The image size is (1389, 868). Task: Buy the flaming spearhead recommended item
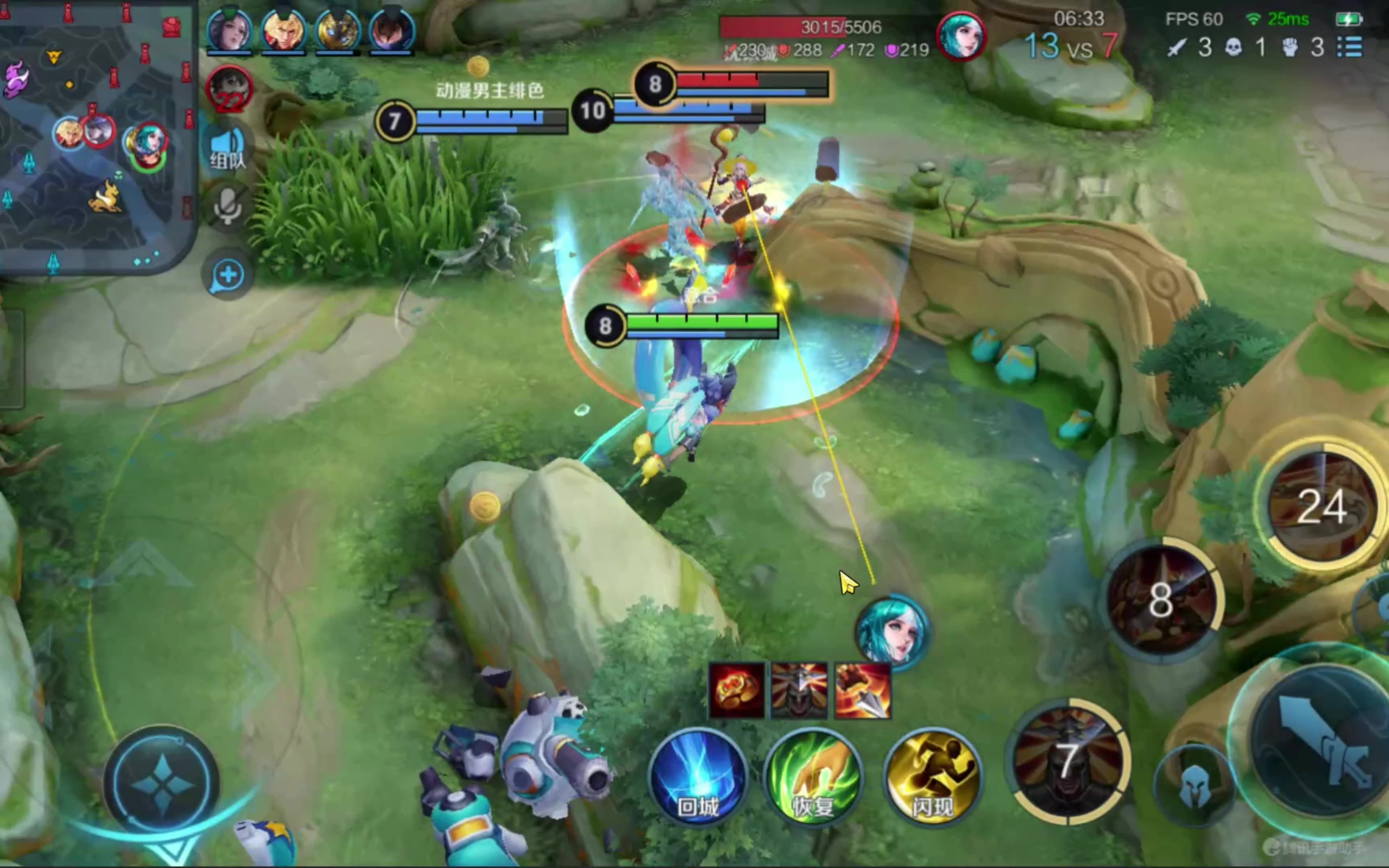(862, 691)
